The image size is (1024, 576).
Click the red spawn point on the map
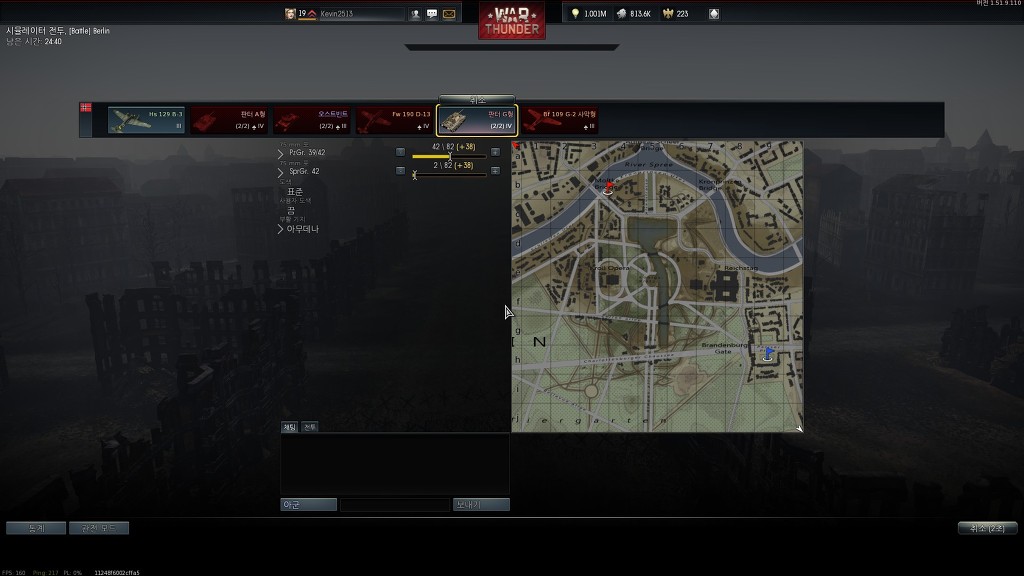coord(609,187)
